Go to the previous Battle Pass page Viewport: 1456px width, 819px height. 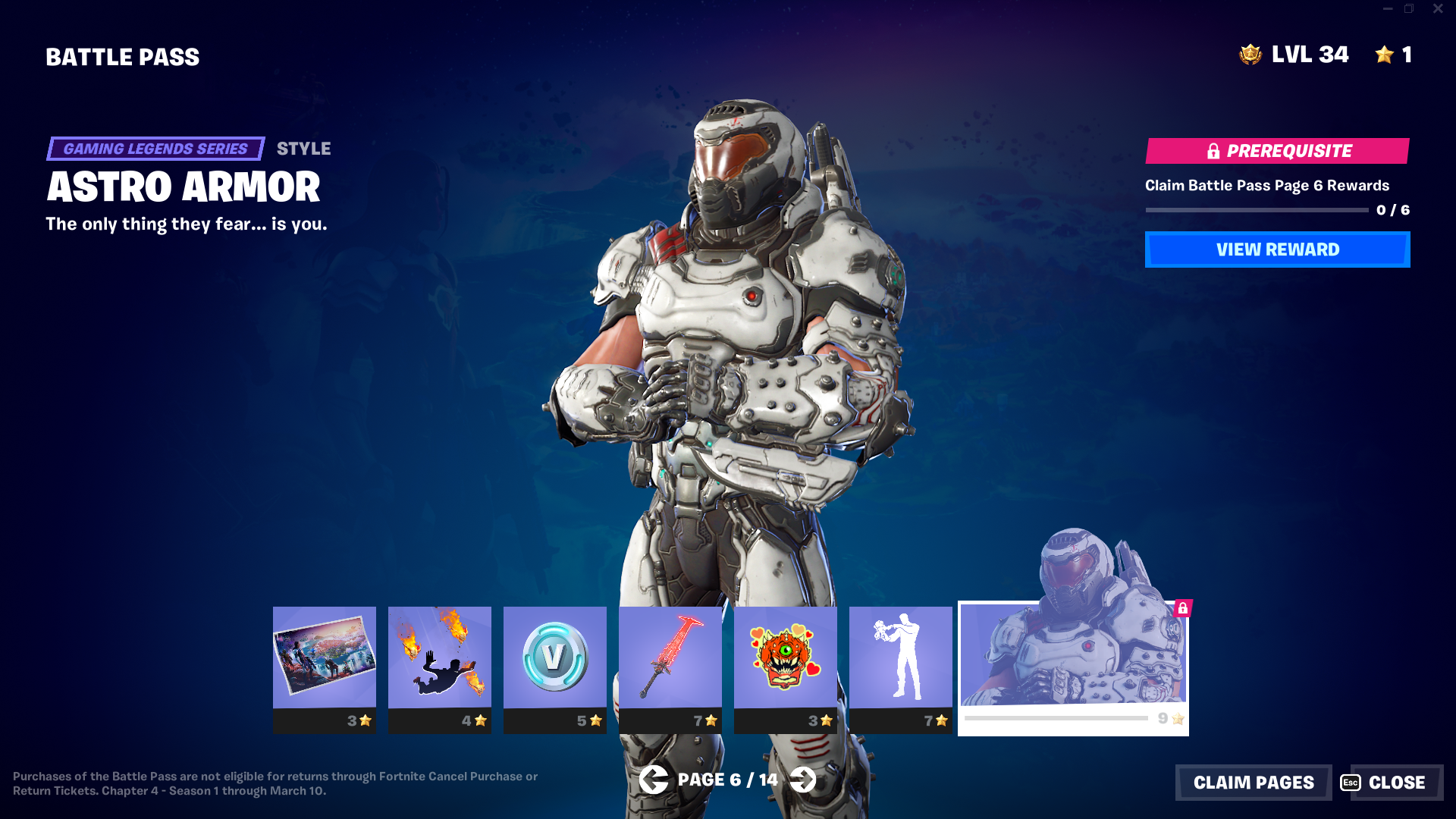(653, 780)
